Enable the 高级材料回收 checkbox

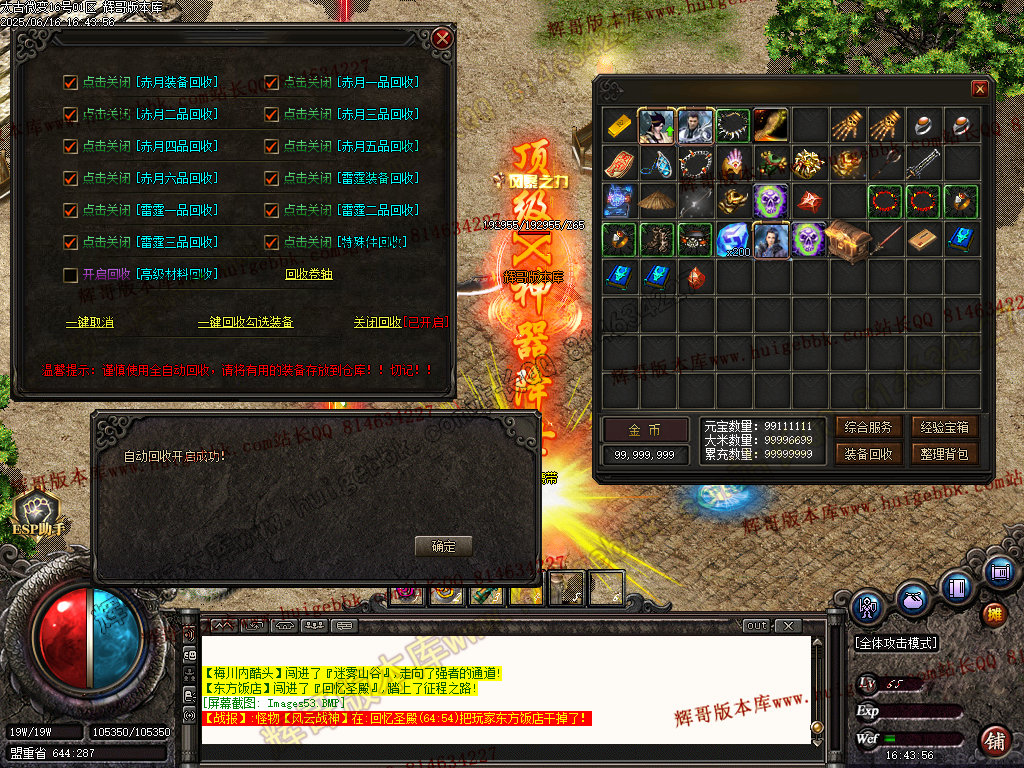click(x=70, y=274)
